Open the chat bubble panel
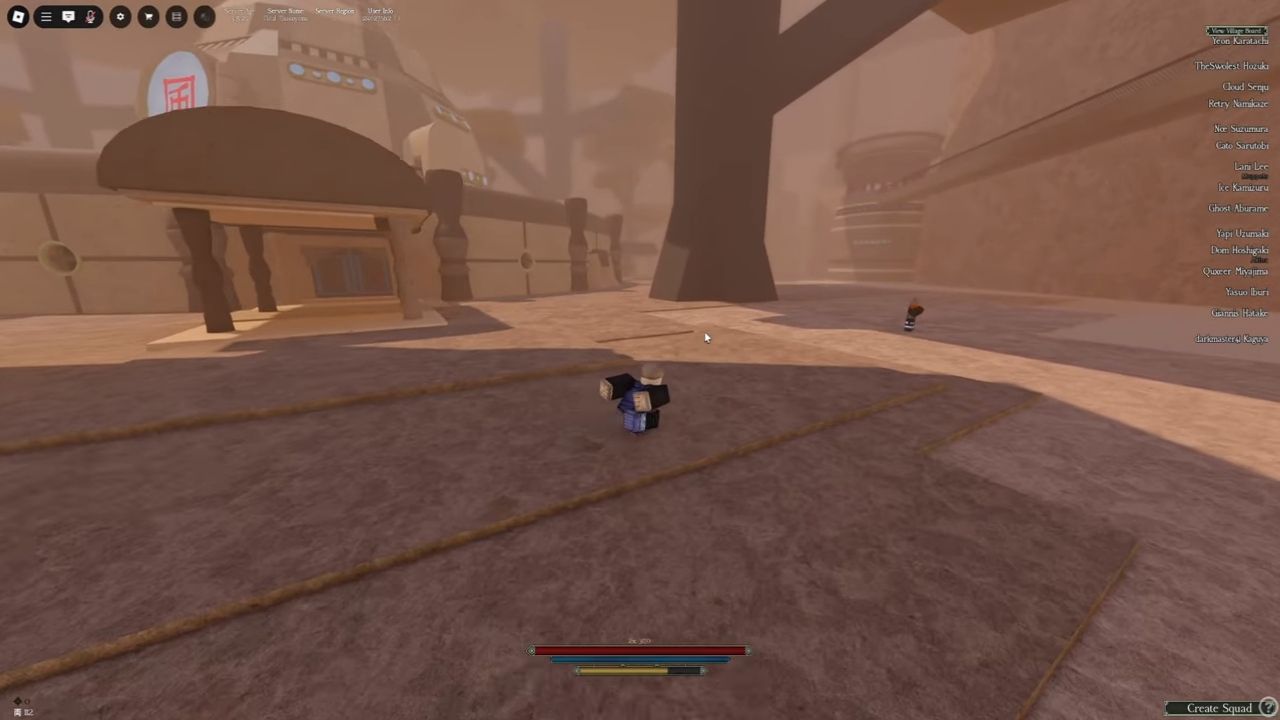 tap(68, 16)
